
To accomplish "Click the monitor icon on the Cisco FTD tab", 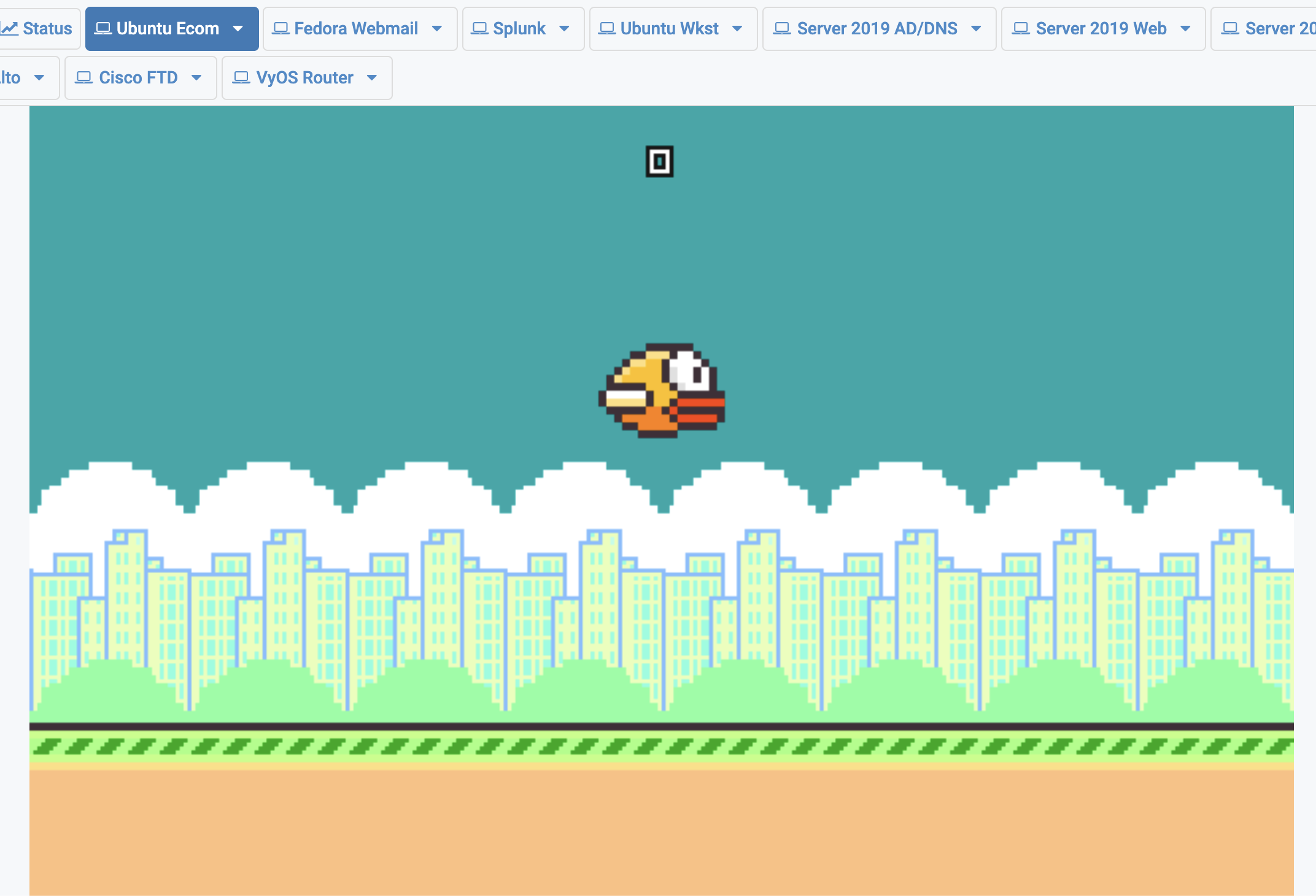I will click(85, 77).
